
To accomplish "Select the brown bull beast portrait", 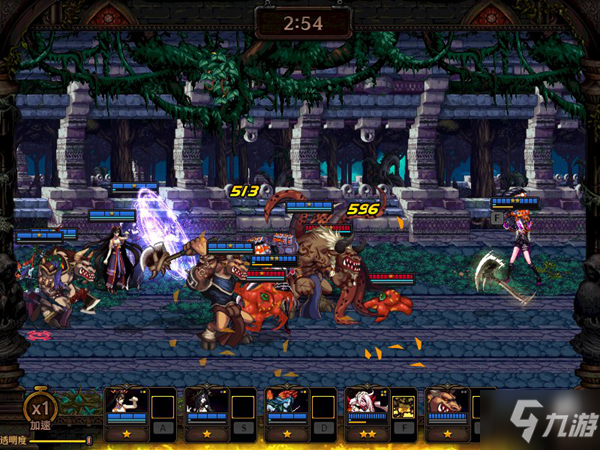I will pos(446,405).
